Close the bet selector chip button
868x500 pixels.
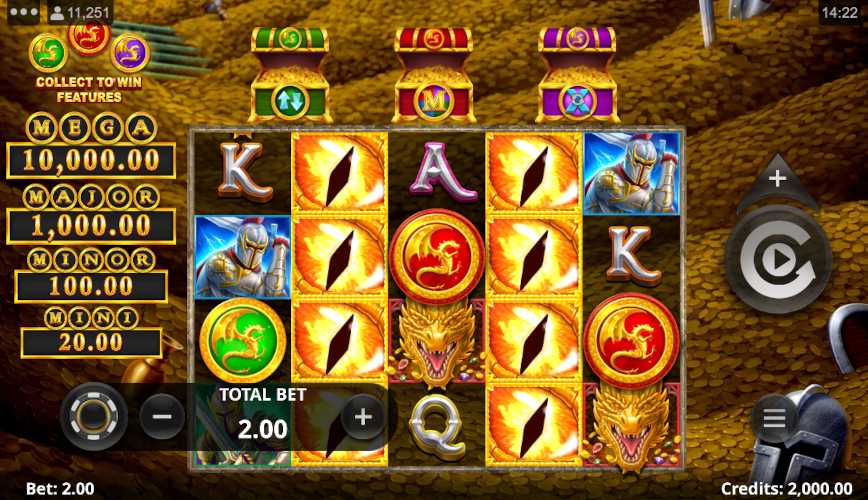coord(94,416)
